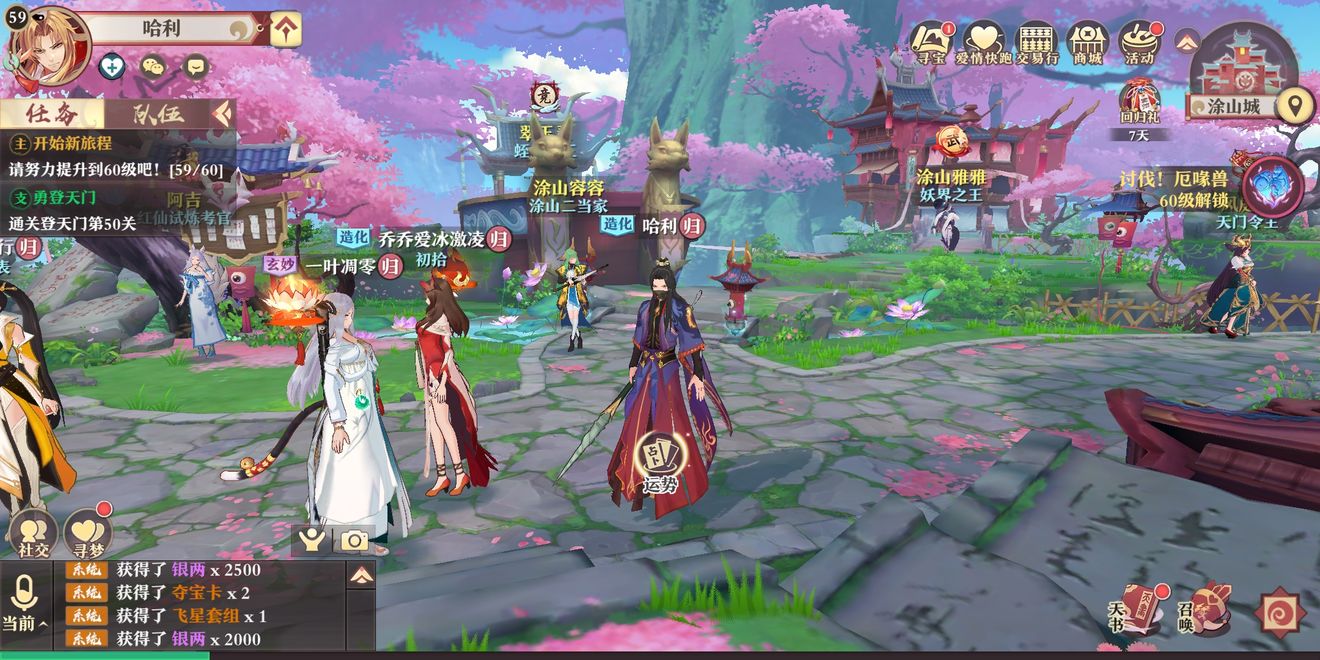1320x660 pixels.
Task: Open the 哈利 player portrait
Action: click(x=50, y=47)
